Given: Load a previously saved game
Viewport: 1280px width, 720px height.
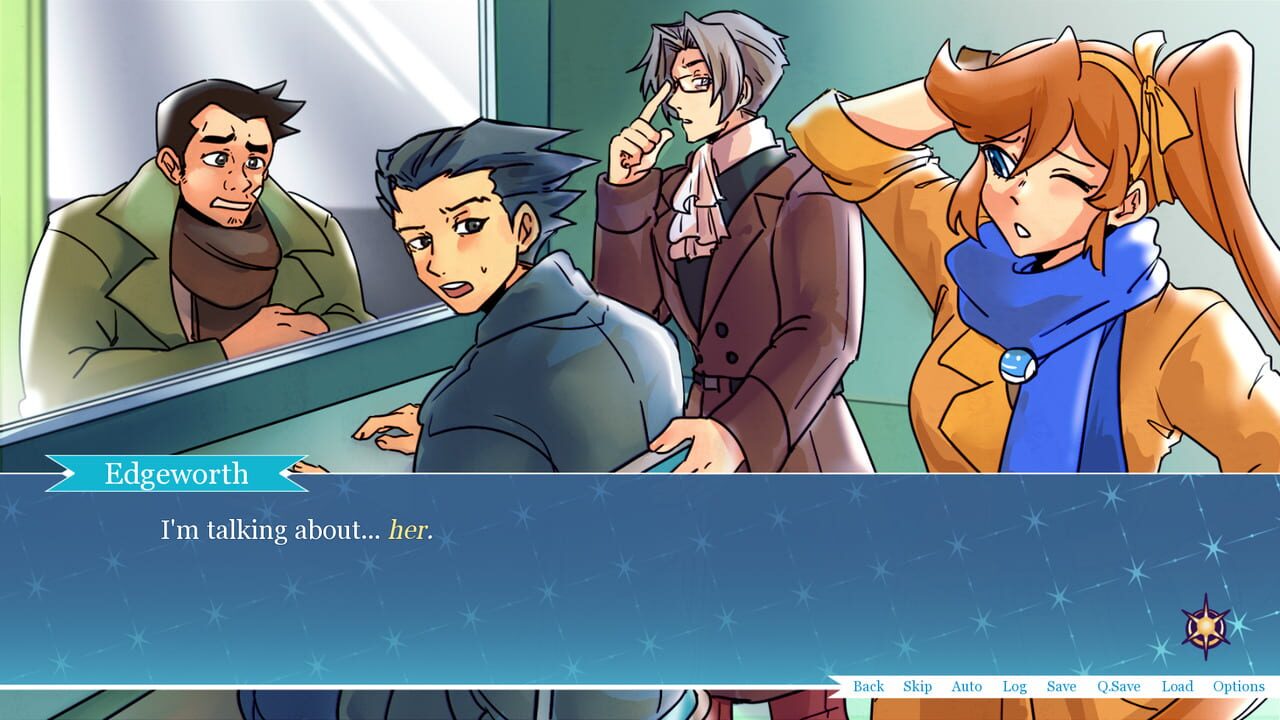Looking at the screenshot, I should tap(1177, 687).
